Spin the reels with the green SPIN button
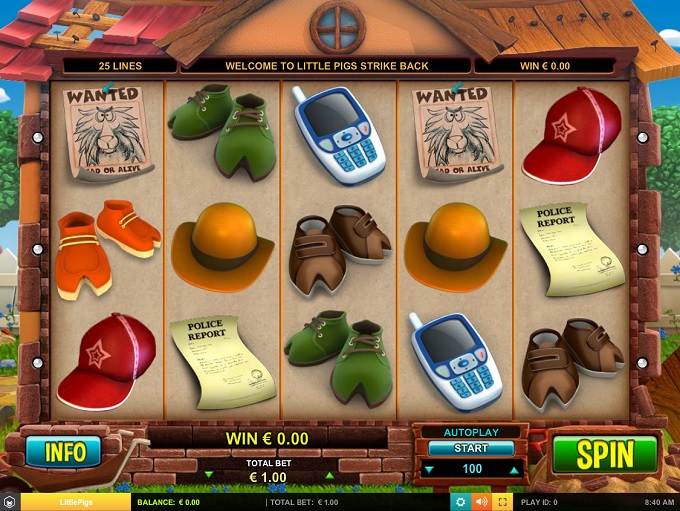Viewport: 680px width, 511px height. 604,455
